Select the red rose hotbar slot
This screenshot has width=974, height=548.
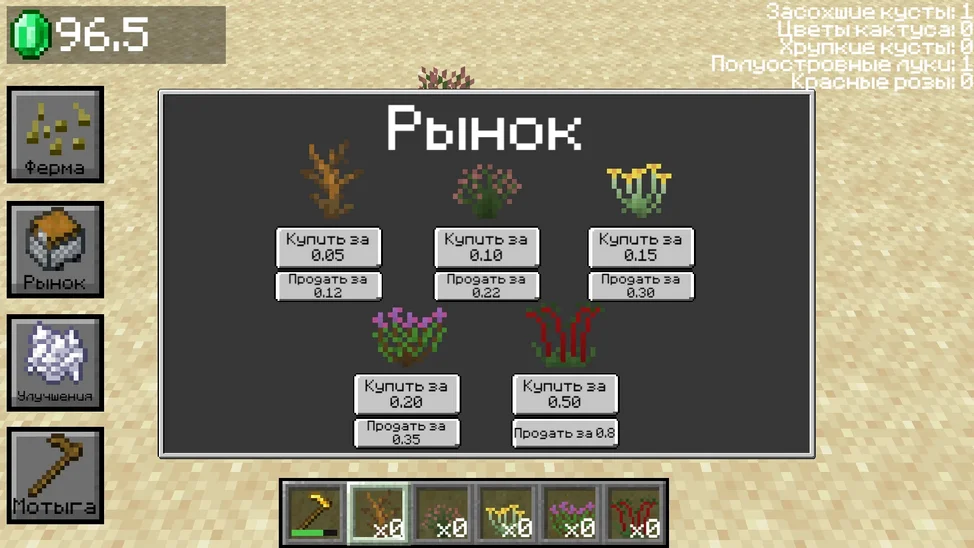[634, 513]
